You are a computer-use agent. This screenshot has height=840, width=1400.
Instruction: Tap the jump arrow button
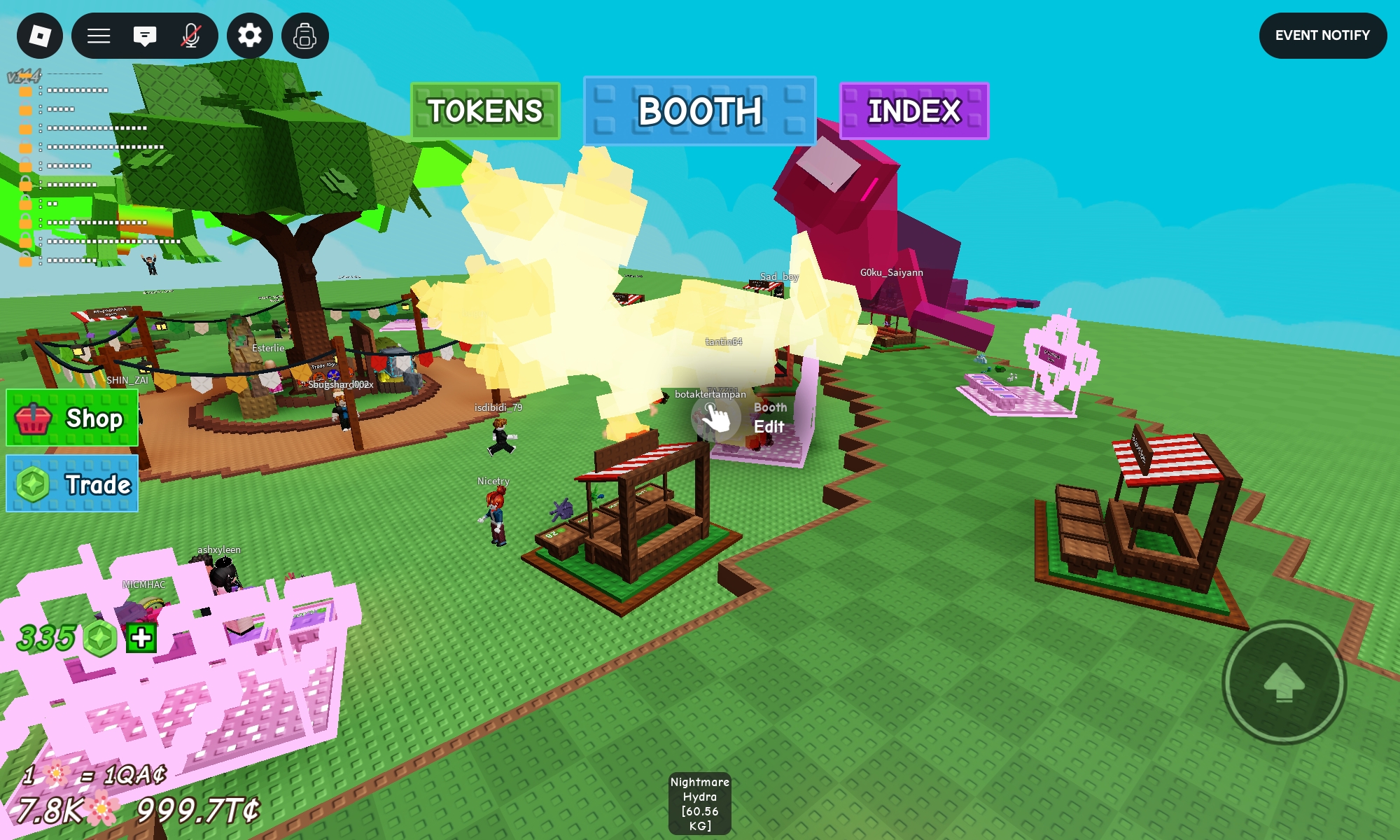1284,682
